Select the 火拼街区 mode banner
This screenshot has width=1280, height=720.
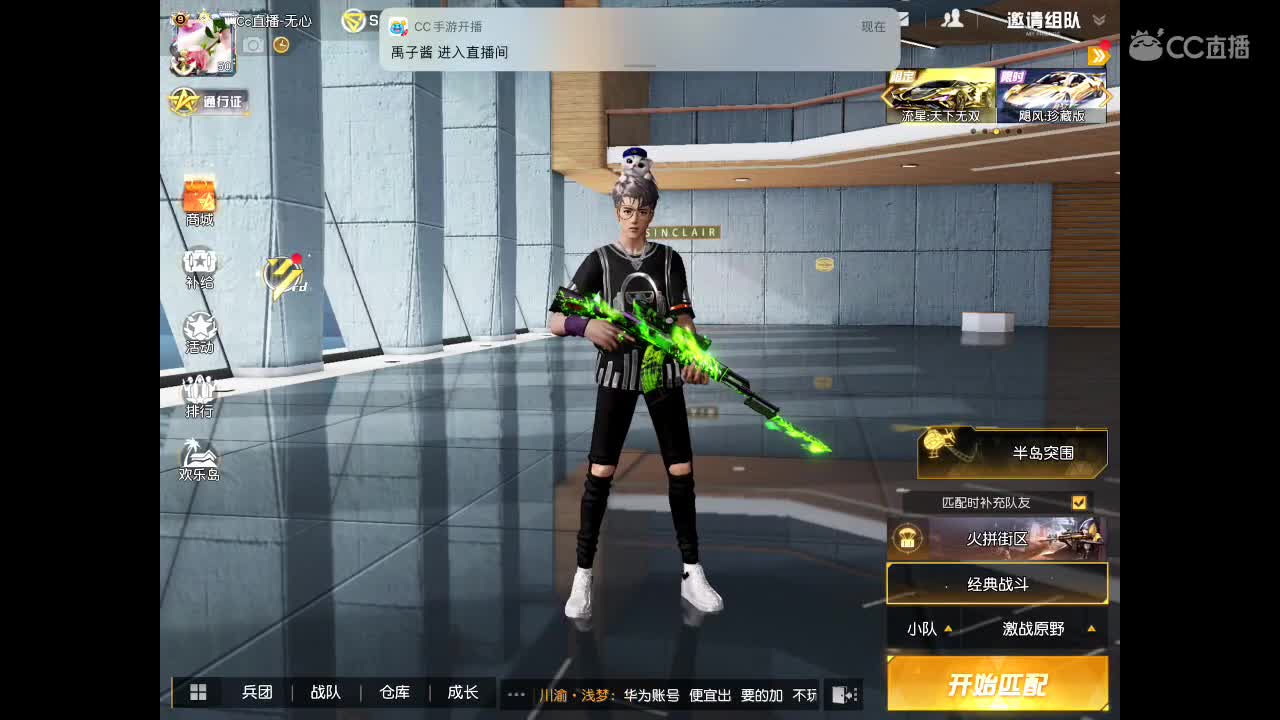click(x=997, y=538)
